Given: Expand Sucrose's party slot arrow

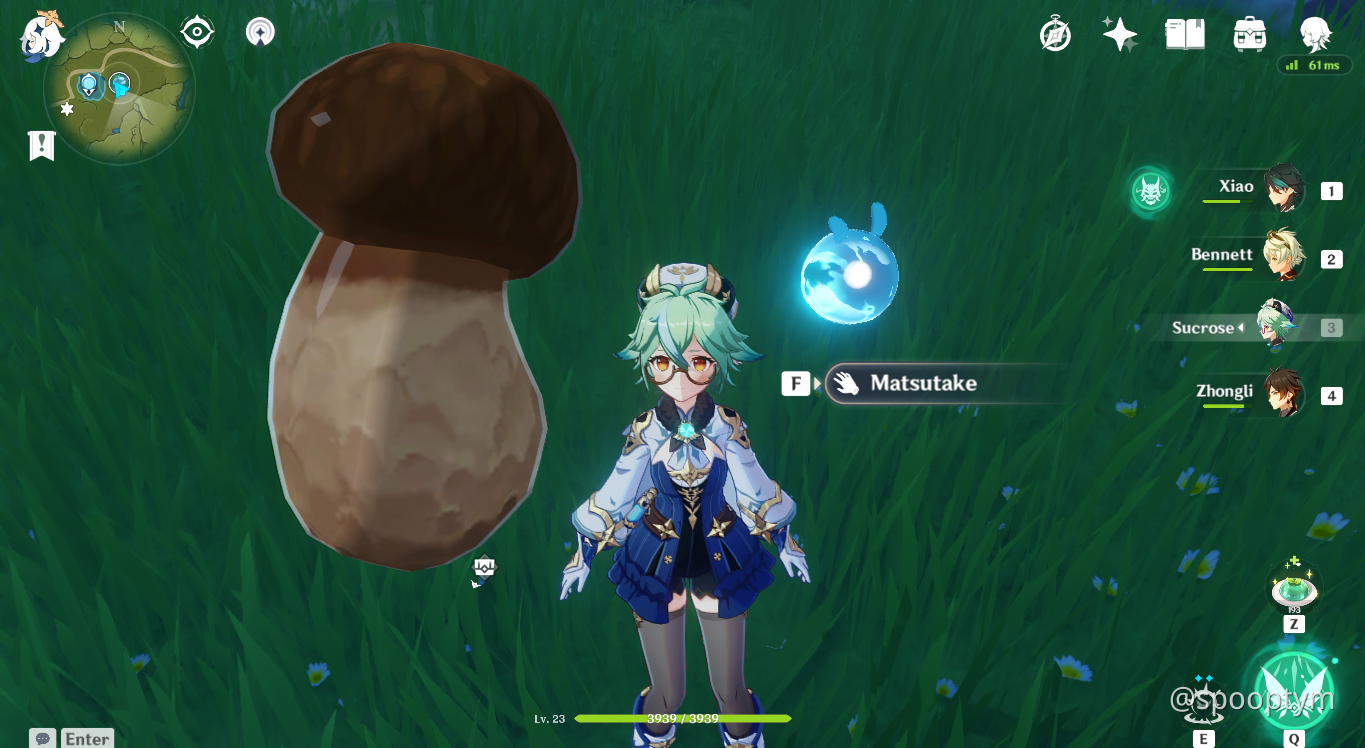Looking at the screenshot, I should click(x=1243, y=327).
